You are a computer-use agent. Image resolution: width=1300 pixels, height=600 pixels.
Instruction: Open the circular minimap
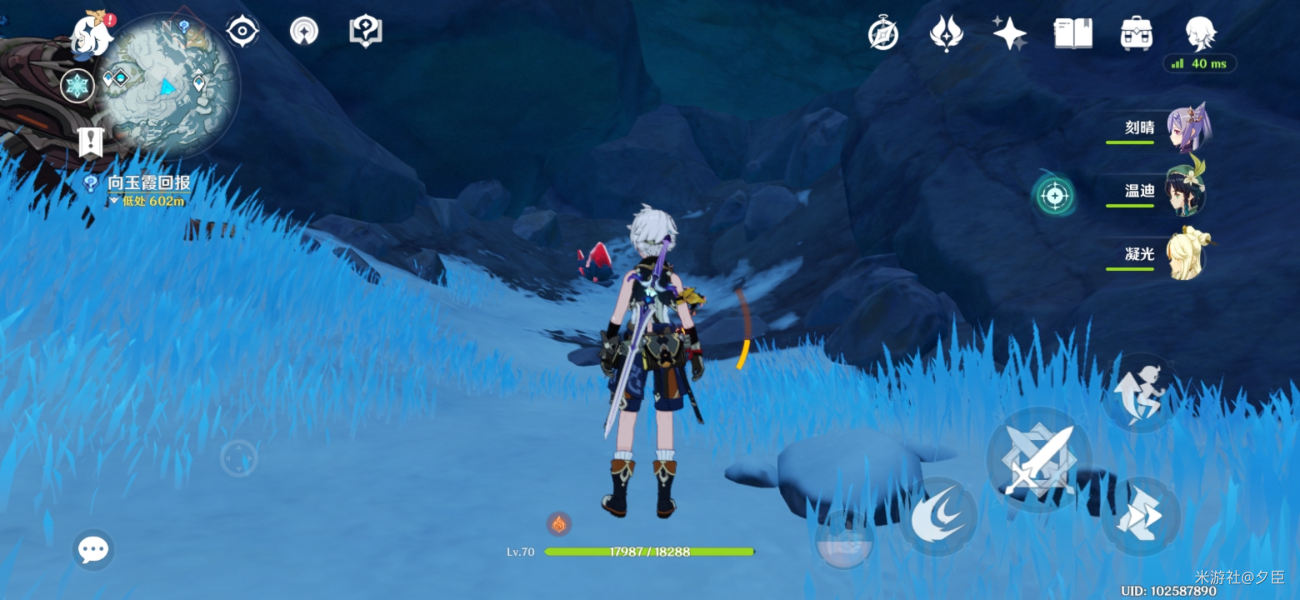click(x=168, y=83)
